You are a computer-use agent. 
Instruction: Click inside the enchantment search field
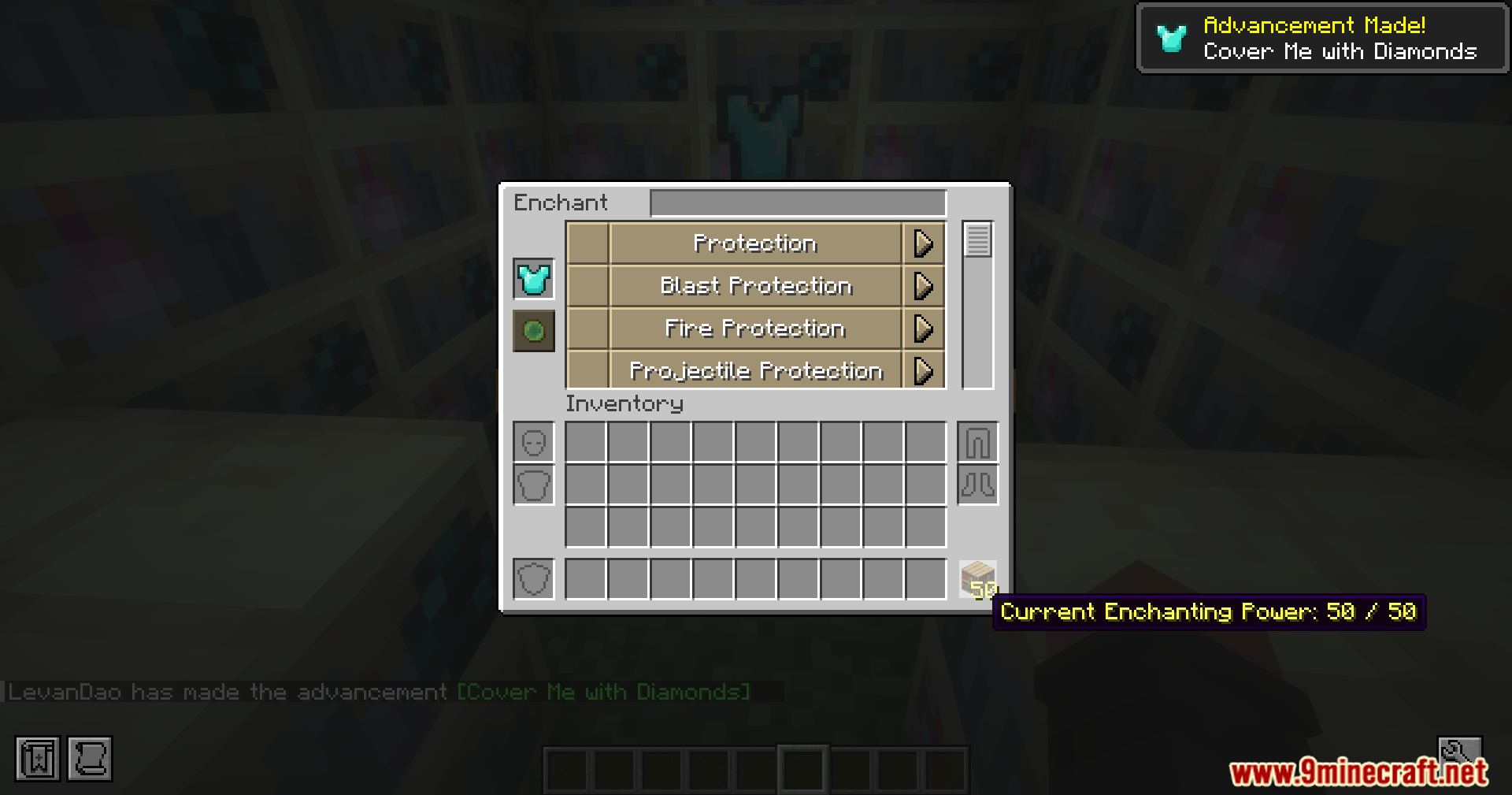798,202
